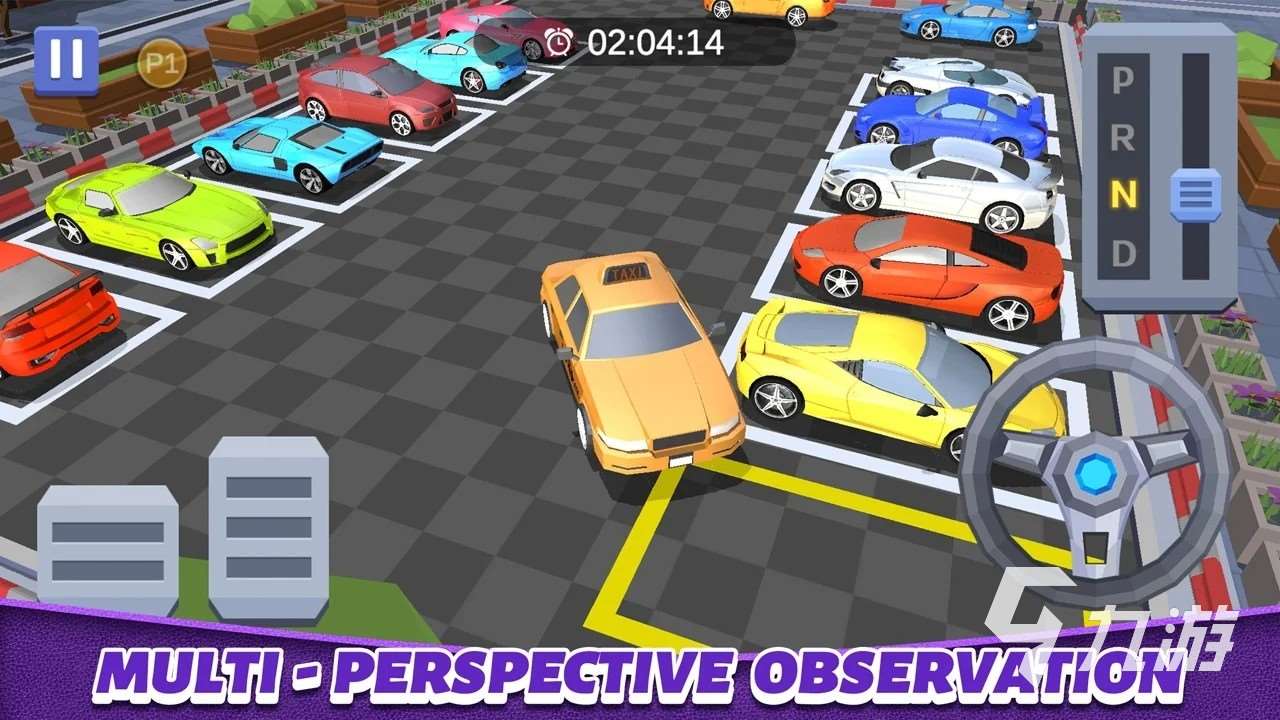Step on the tall accelerator pedal
This screenshot has width=1280, height=720.
268,527
